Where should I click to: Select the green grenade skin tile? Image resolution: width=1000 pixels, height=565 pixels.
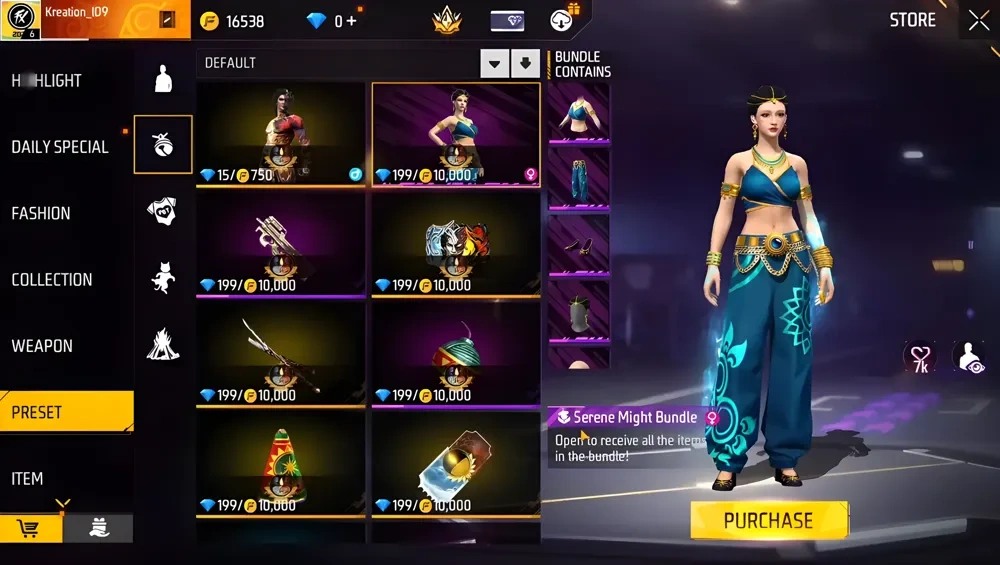coord(456,355)
